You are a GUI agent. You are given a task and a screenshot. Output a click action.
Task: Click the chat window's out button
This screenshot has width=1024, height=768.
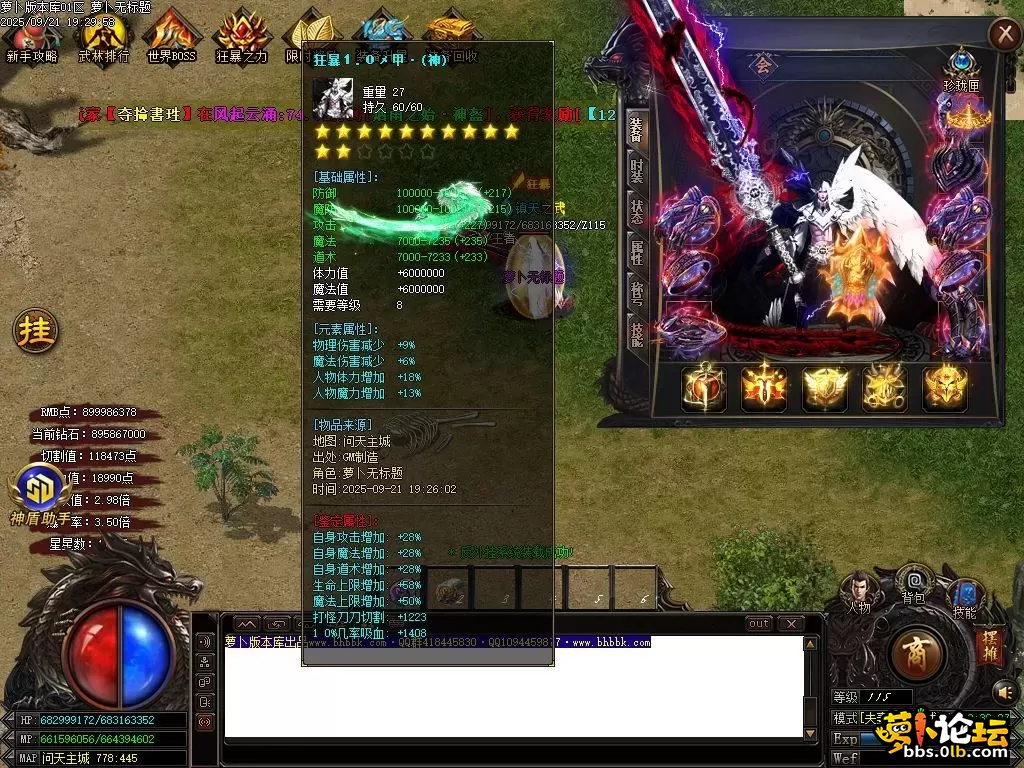tap(759, 624)
